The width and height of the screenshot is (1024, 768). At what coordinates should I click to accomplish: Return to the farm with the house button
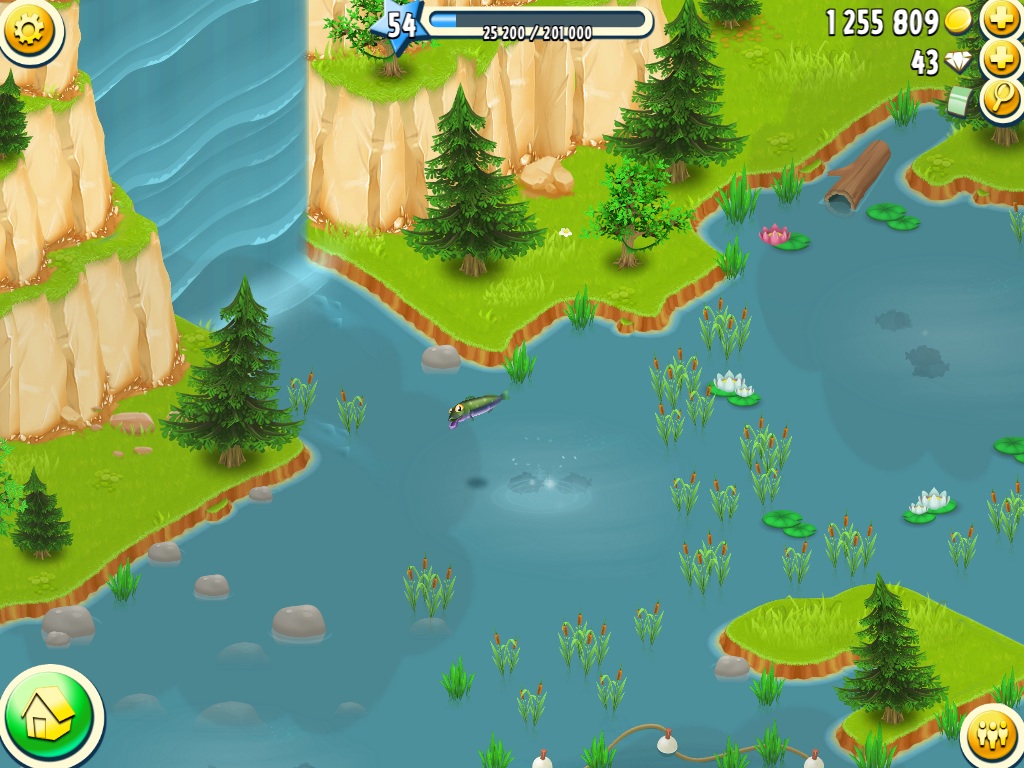pyautogui.click(x=49, y=715)
